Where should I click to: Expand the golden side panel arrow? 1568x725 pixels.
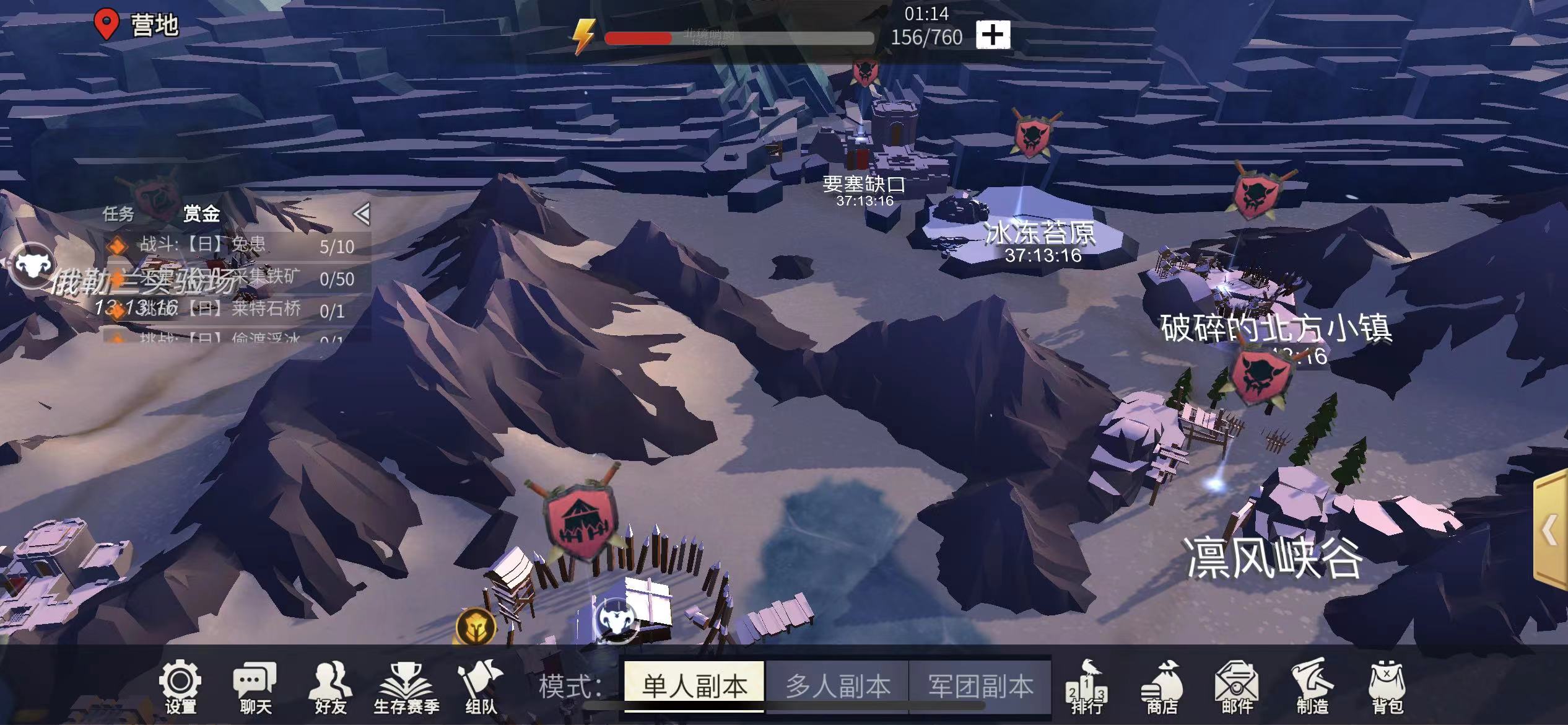(x=1551, y=530)
